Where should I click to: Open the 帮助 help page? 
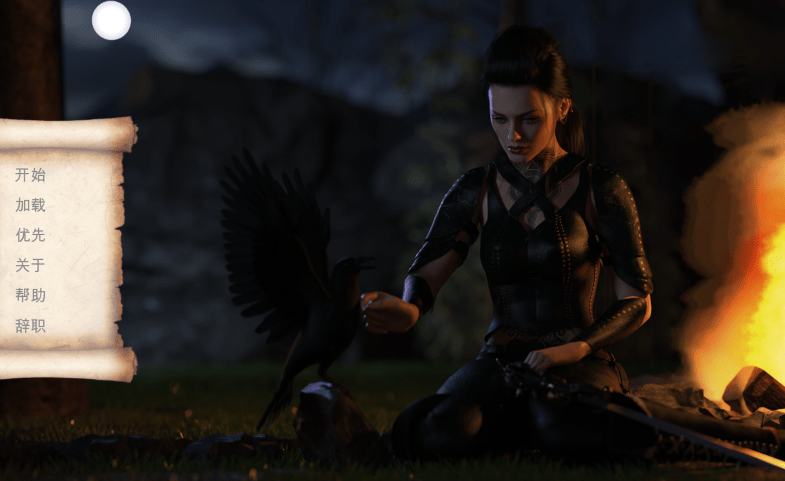pyautogui.click(x=30, y=295)
